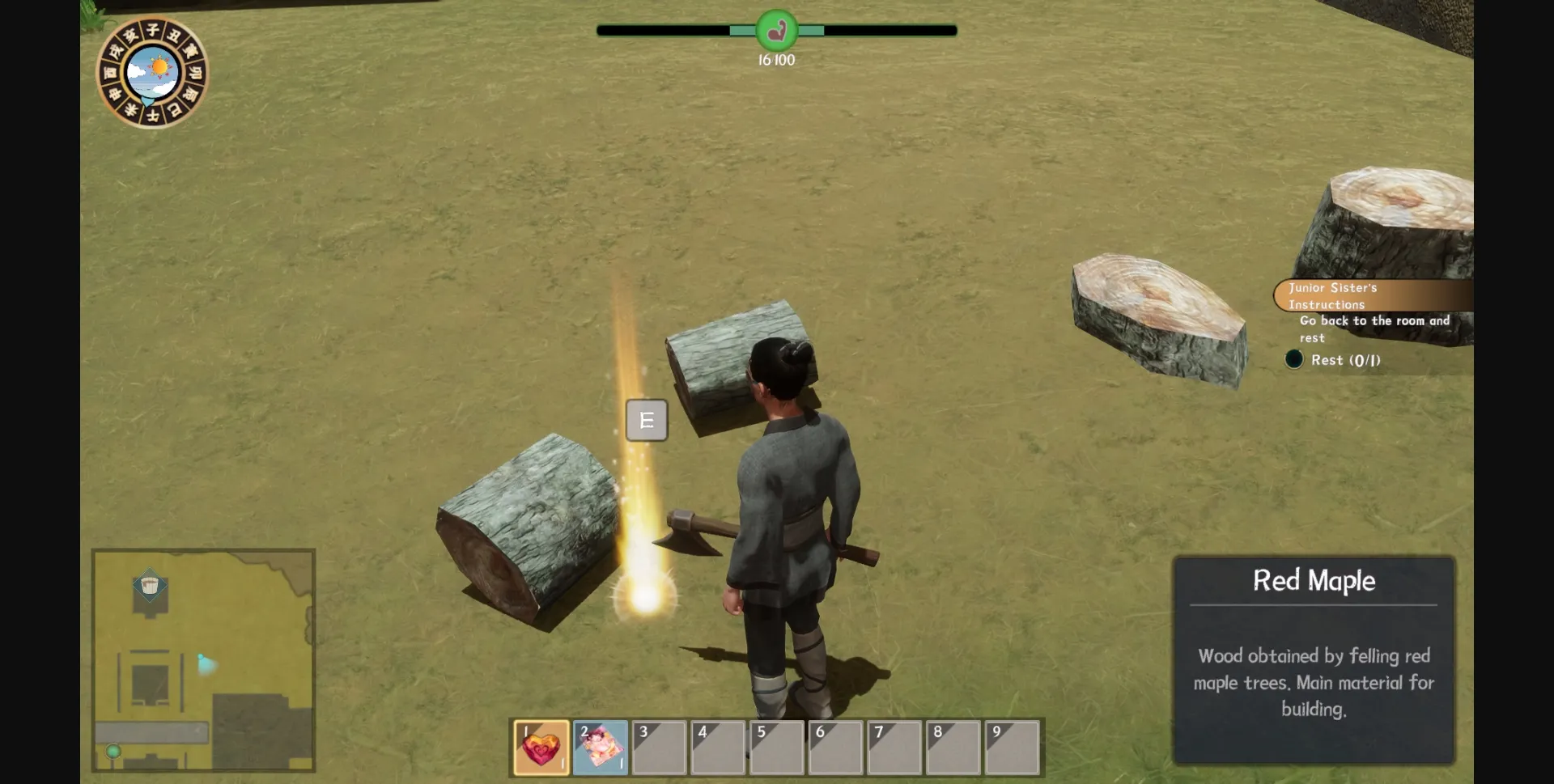Click the bucket marker on the minimap
The image size is (1554, 784).
[150, 586]
